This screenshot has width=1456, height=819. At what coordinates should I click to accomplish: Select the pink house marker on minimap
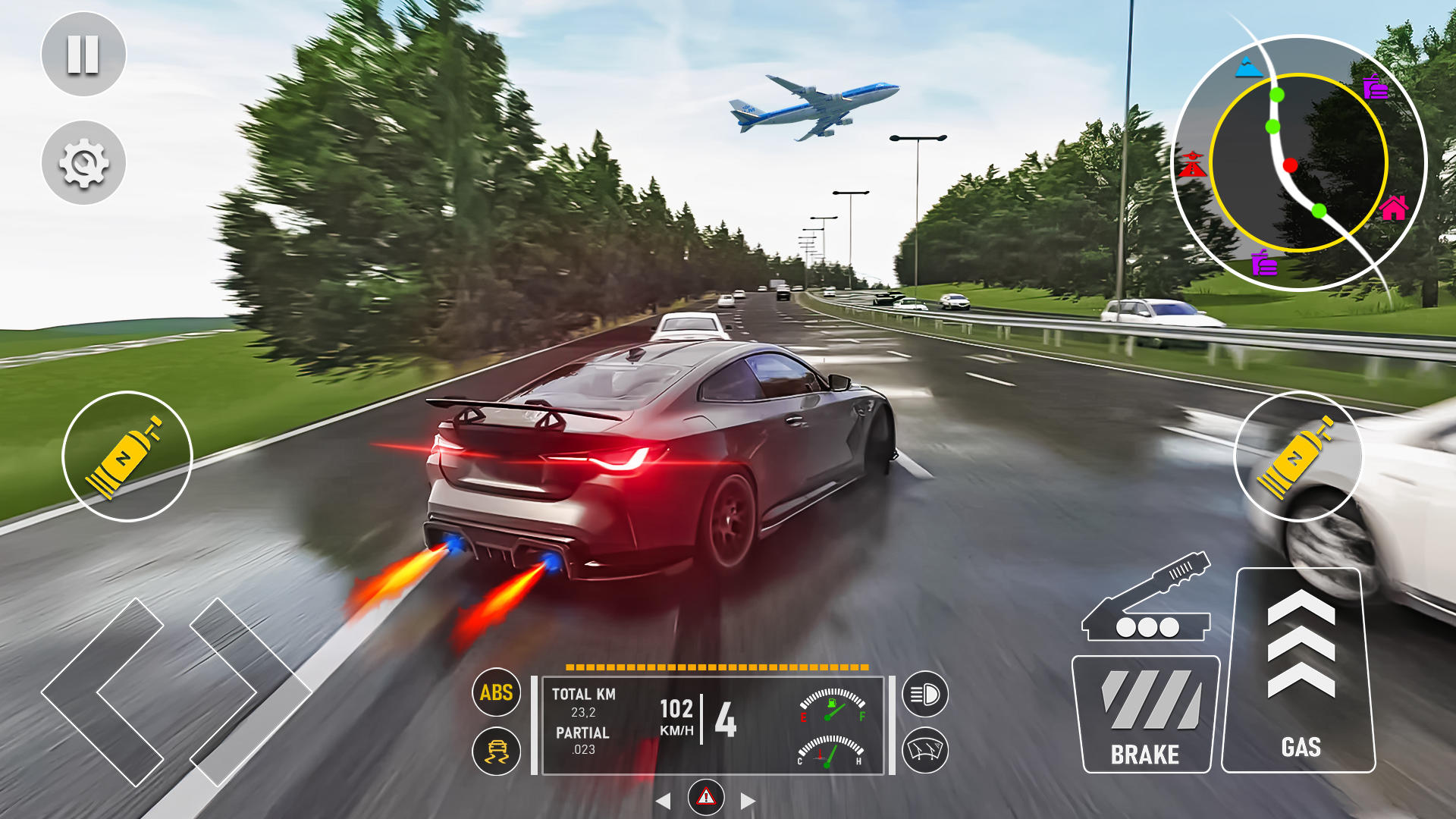click(x=1394, y=207)
